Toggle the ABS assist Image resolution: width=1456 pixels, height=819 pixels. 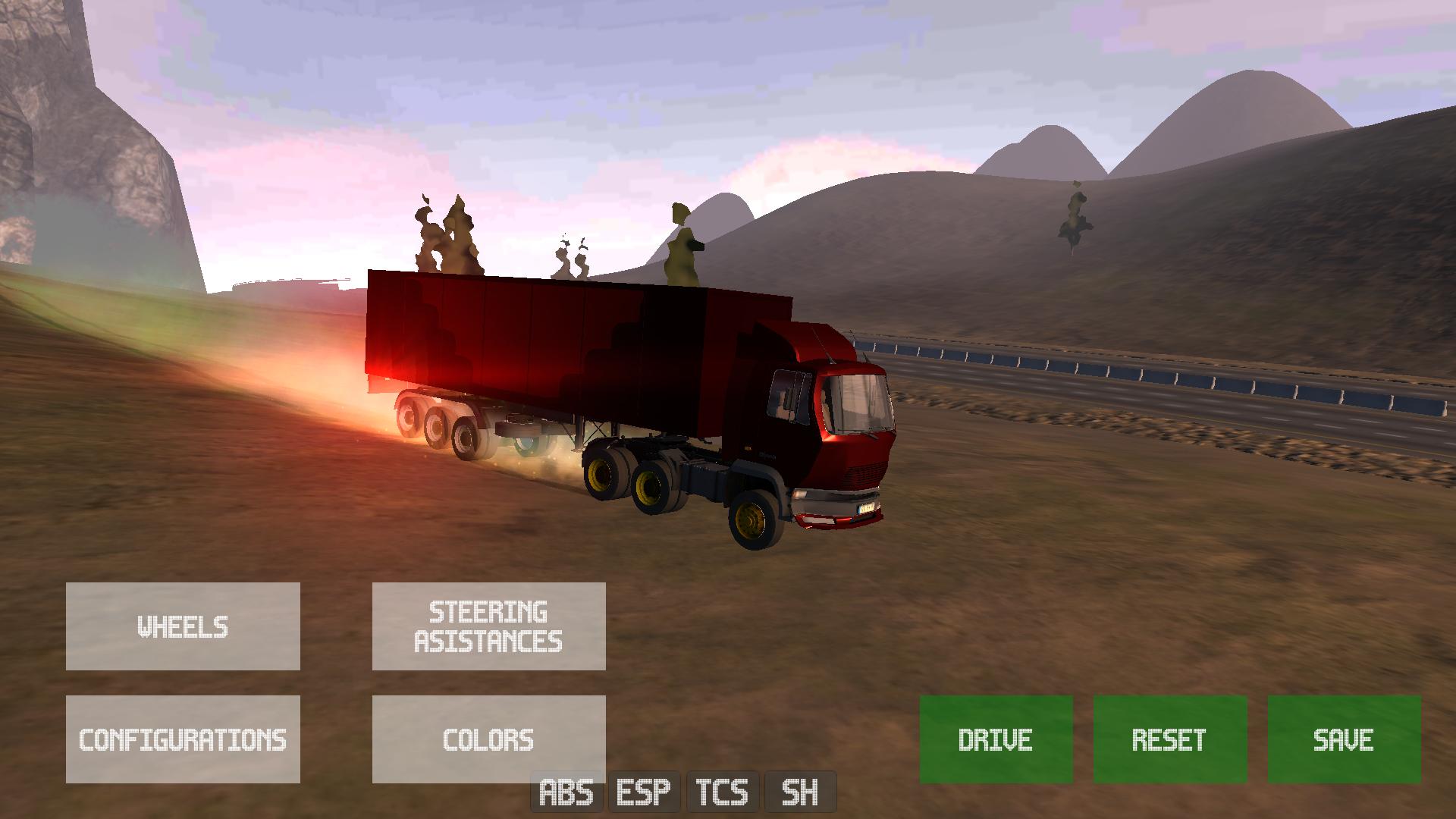point(566,792)
